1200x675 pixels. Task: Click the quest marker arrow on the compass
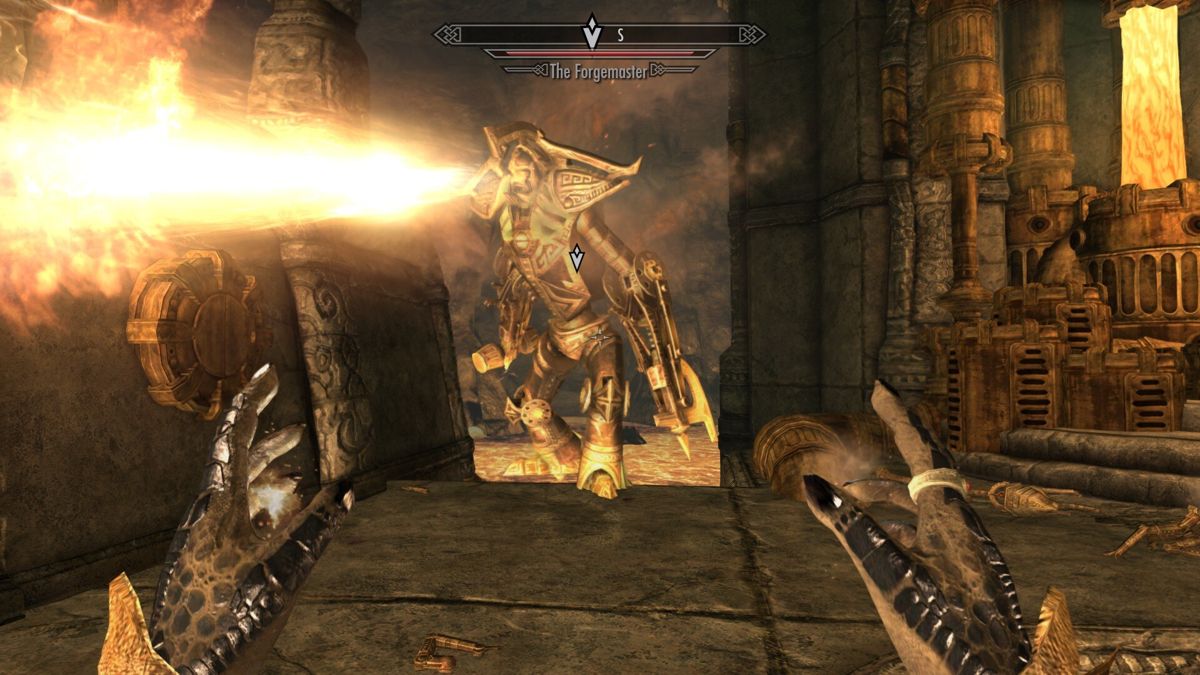(x=593, y=32)
